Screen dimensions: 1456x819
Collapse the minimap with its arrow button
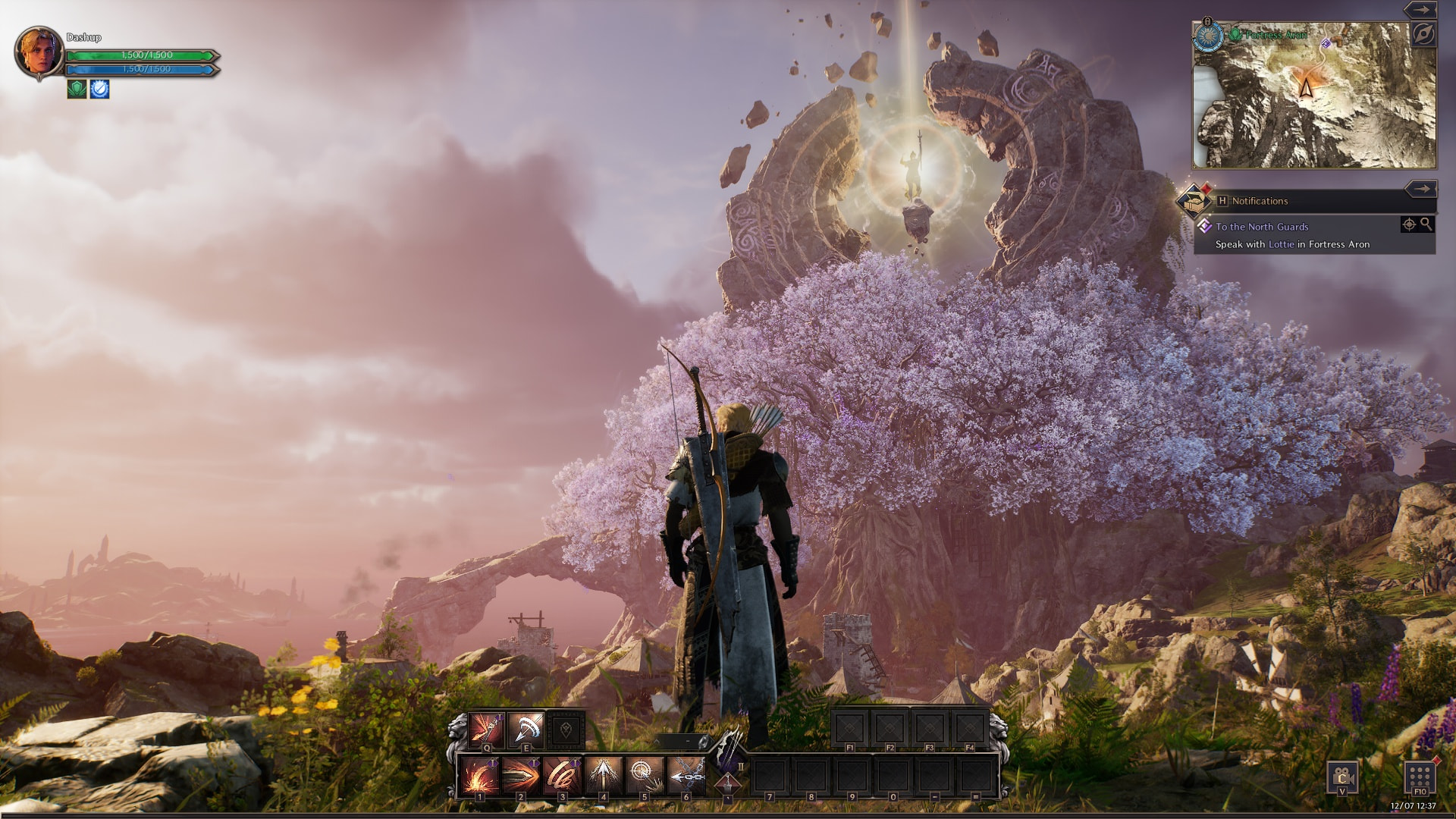(1420, 10)
